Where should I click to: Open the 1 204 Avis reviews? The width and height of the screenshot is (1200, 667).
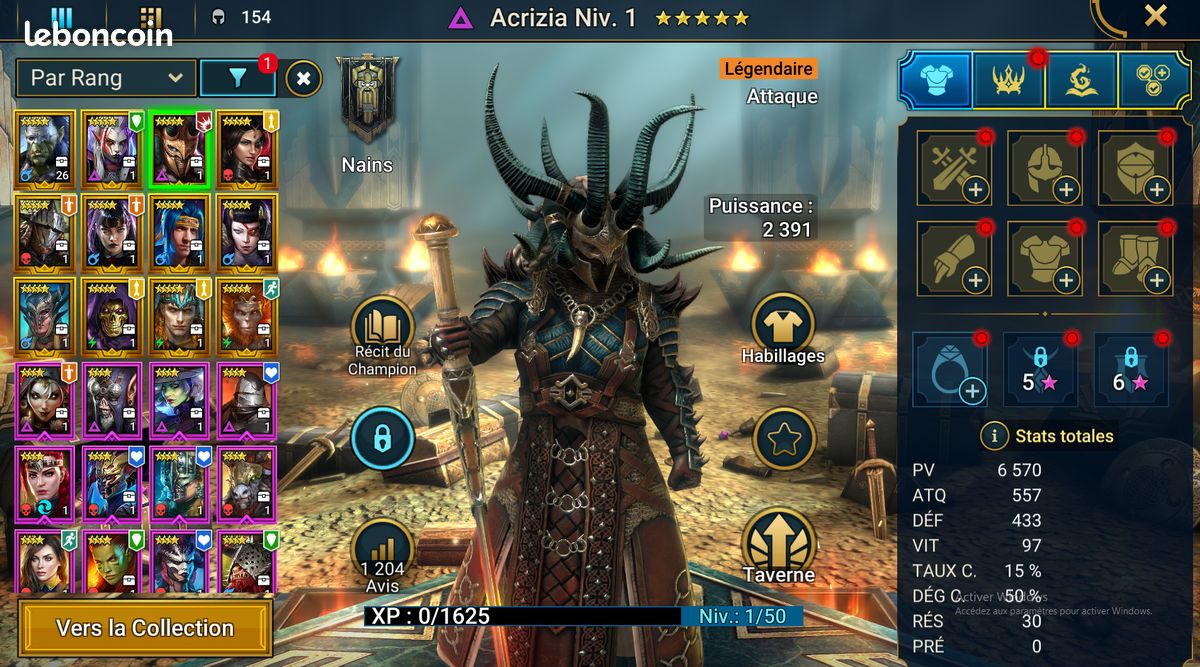tap(383, 551)
